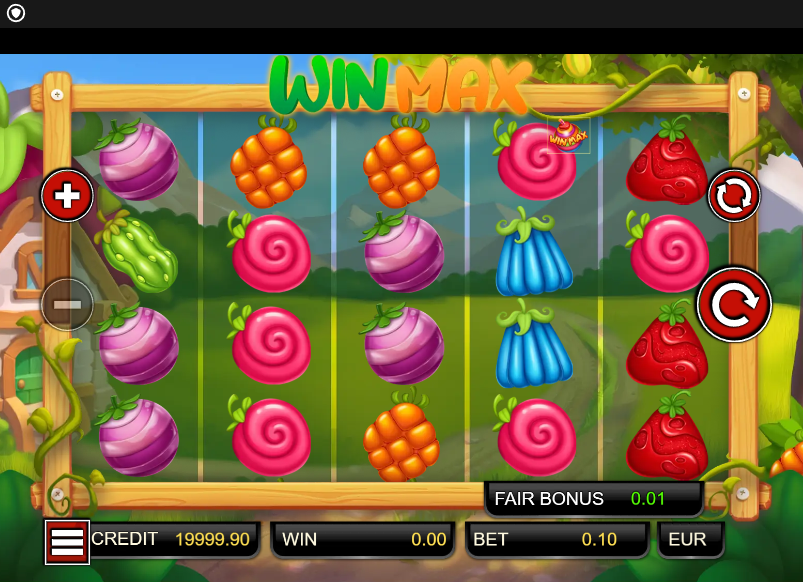The width and height of the screenshot is (803, 582).
Task: Open the Fair Bonus panel
Action: coord(594,498)
